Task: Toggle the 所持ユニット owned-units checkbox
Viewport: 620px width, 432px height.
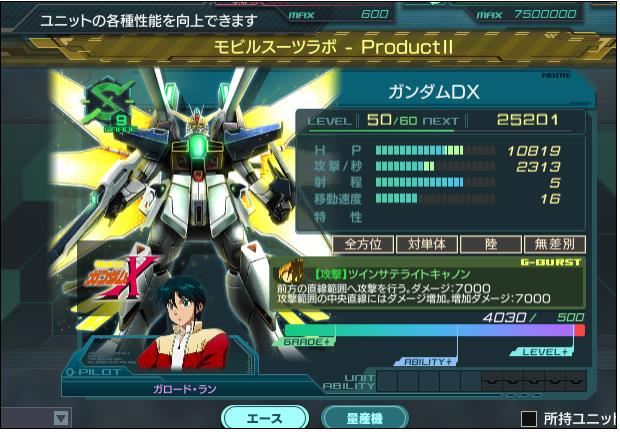Action: [530, 418]
